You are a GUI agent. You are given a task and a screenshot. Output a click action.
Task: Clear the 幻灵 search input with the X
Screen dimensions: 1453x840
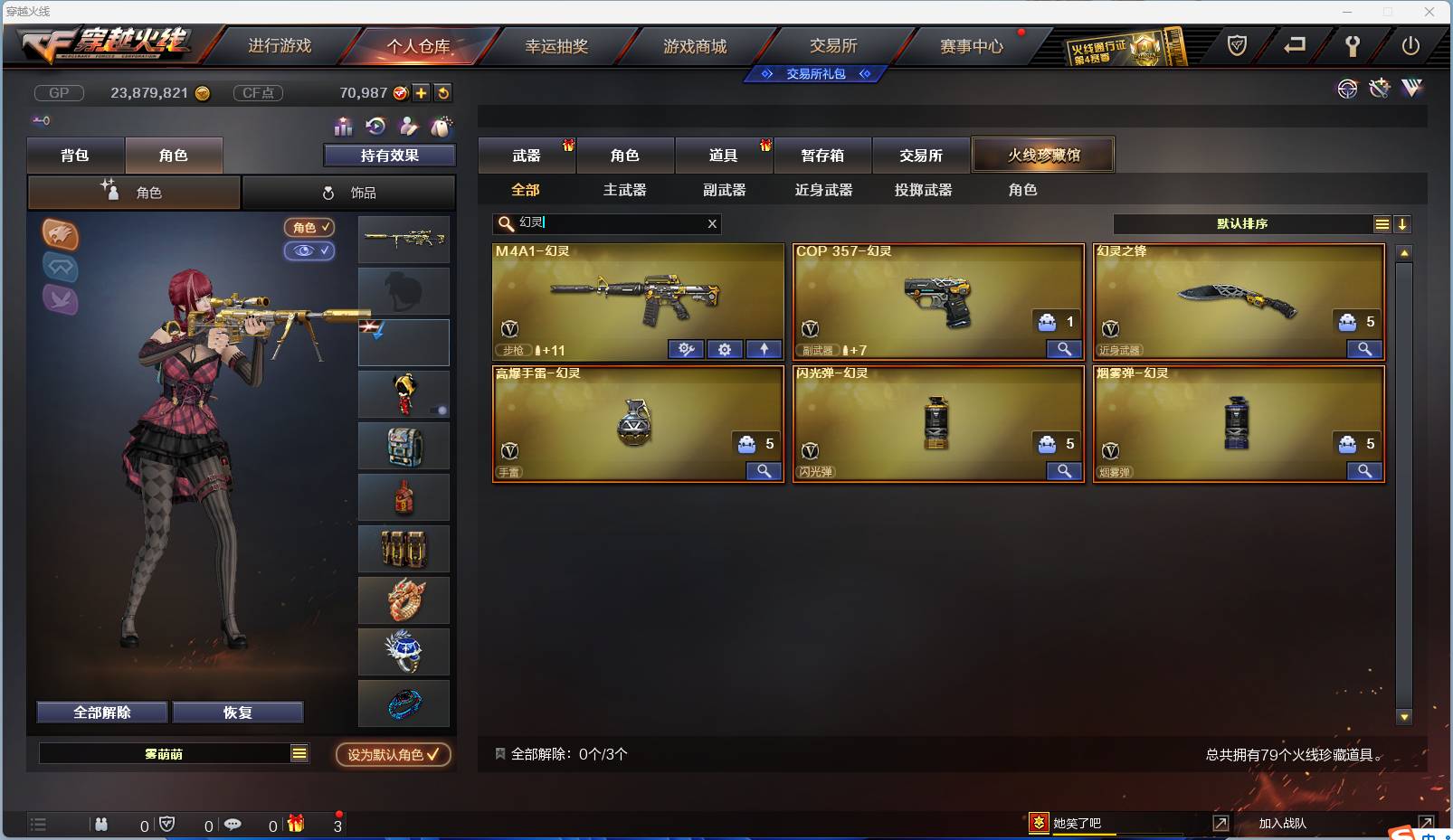[712, 223]
